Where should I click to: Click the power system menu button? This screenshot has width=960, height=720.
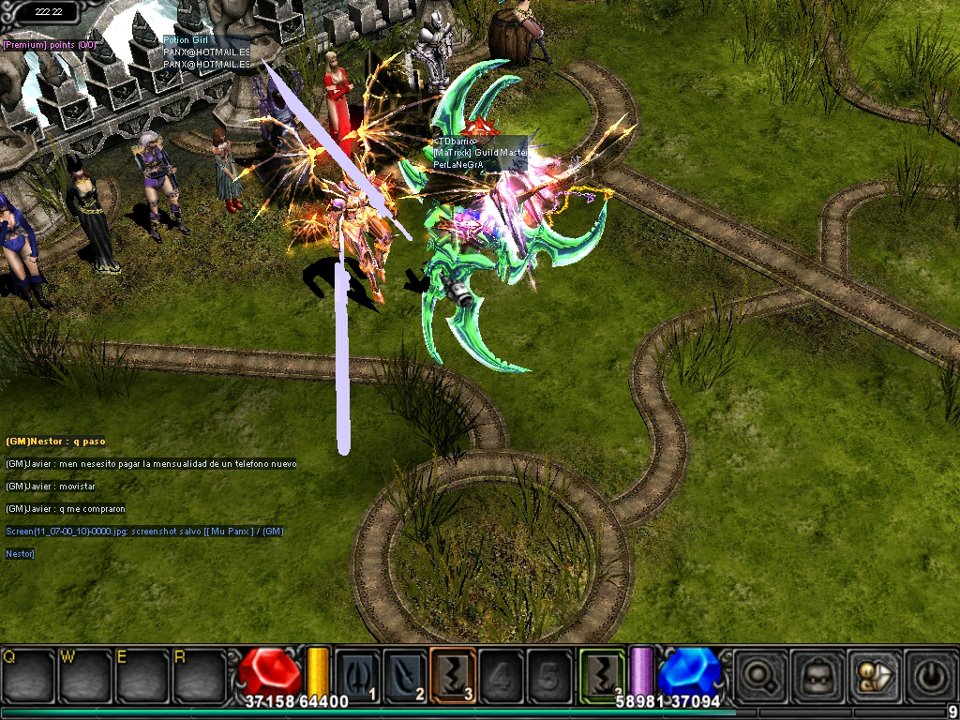pyautogui.click(x=930, y=676)
